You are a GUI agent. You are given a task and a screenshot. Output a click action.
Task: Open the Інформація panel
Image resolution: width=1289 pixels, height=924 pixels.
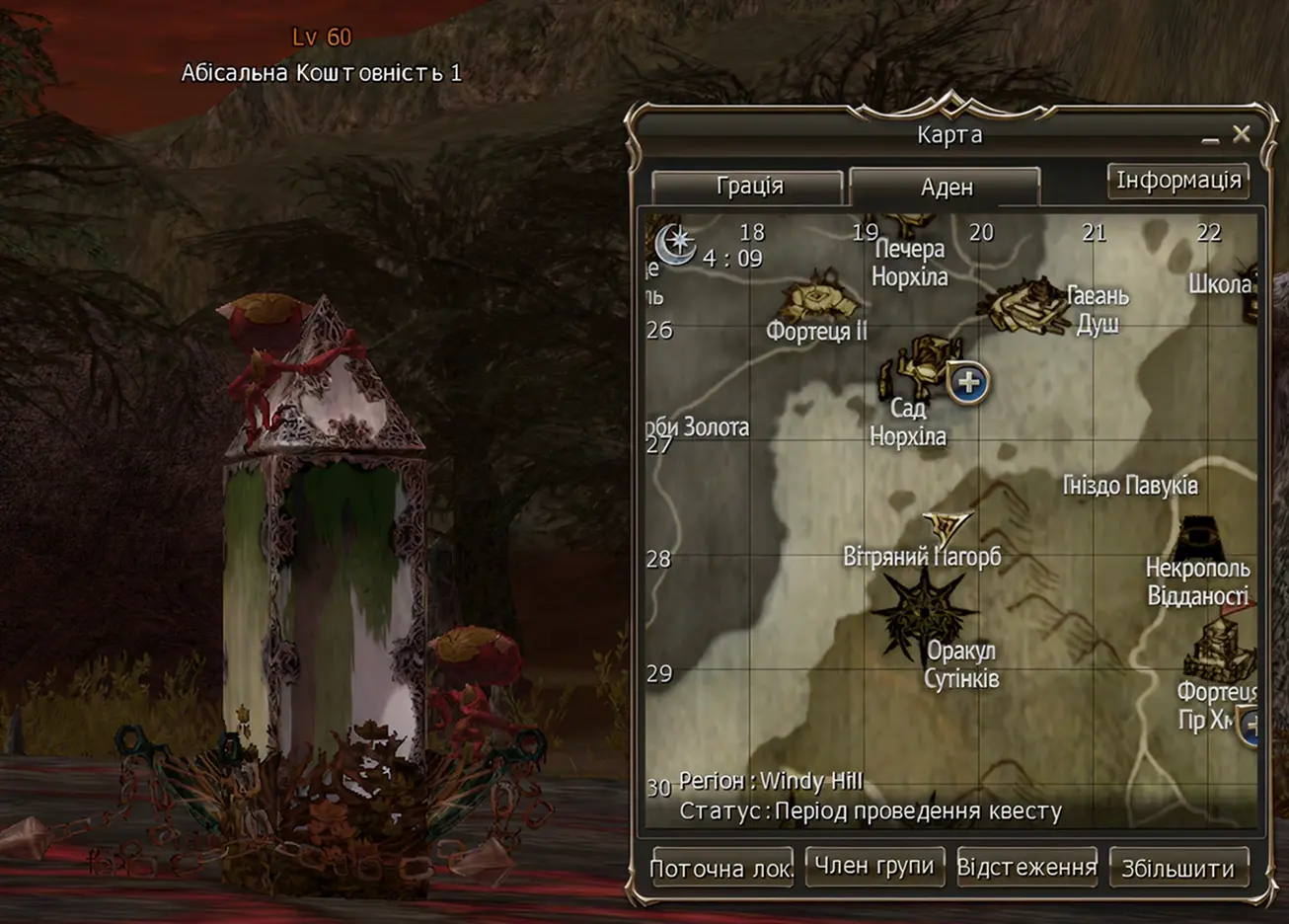(1179, 180)
